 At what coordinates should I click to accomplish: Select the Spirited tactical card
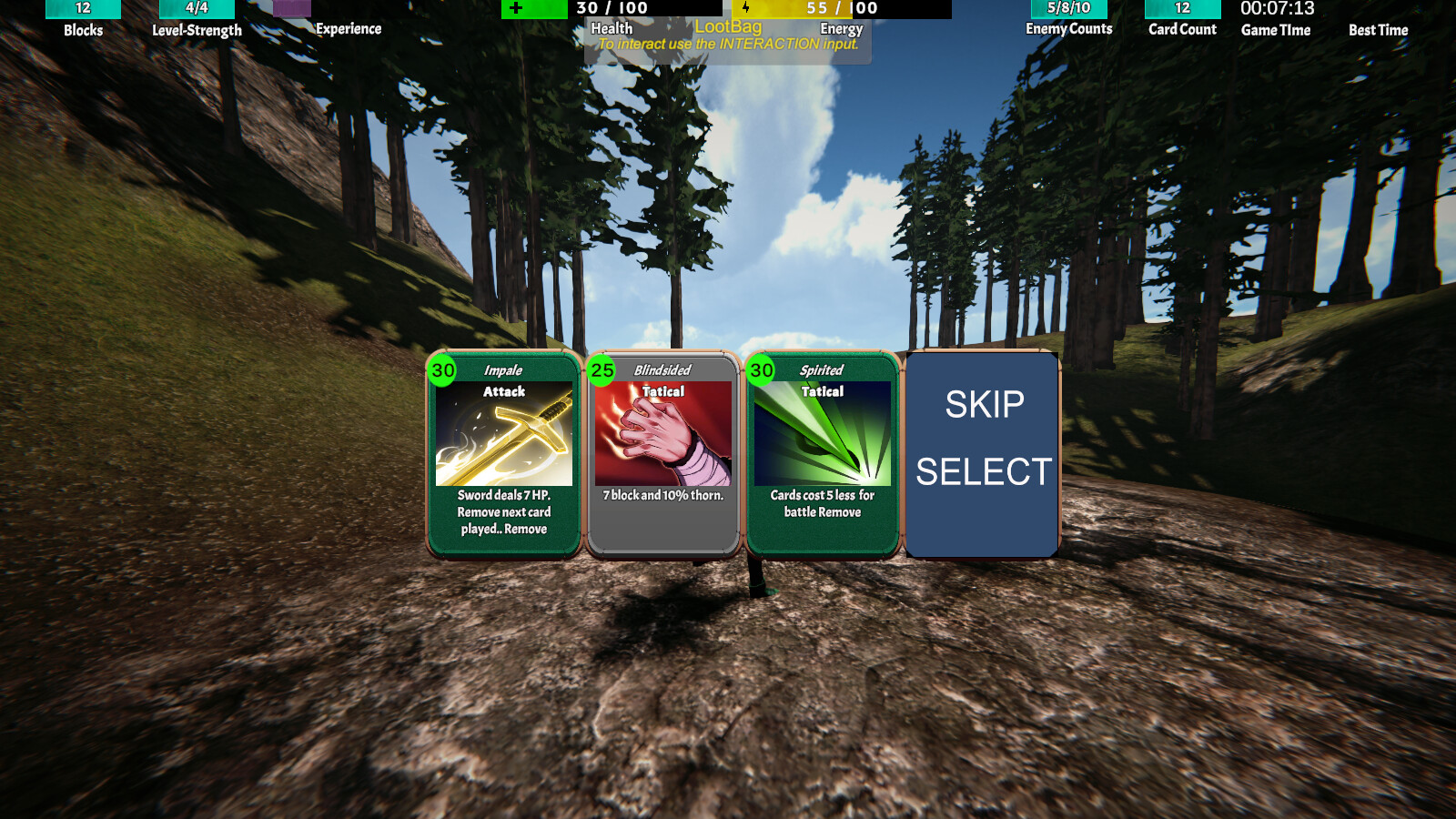coord(822,450)
